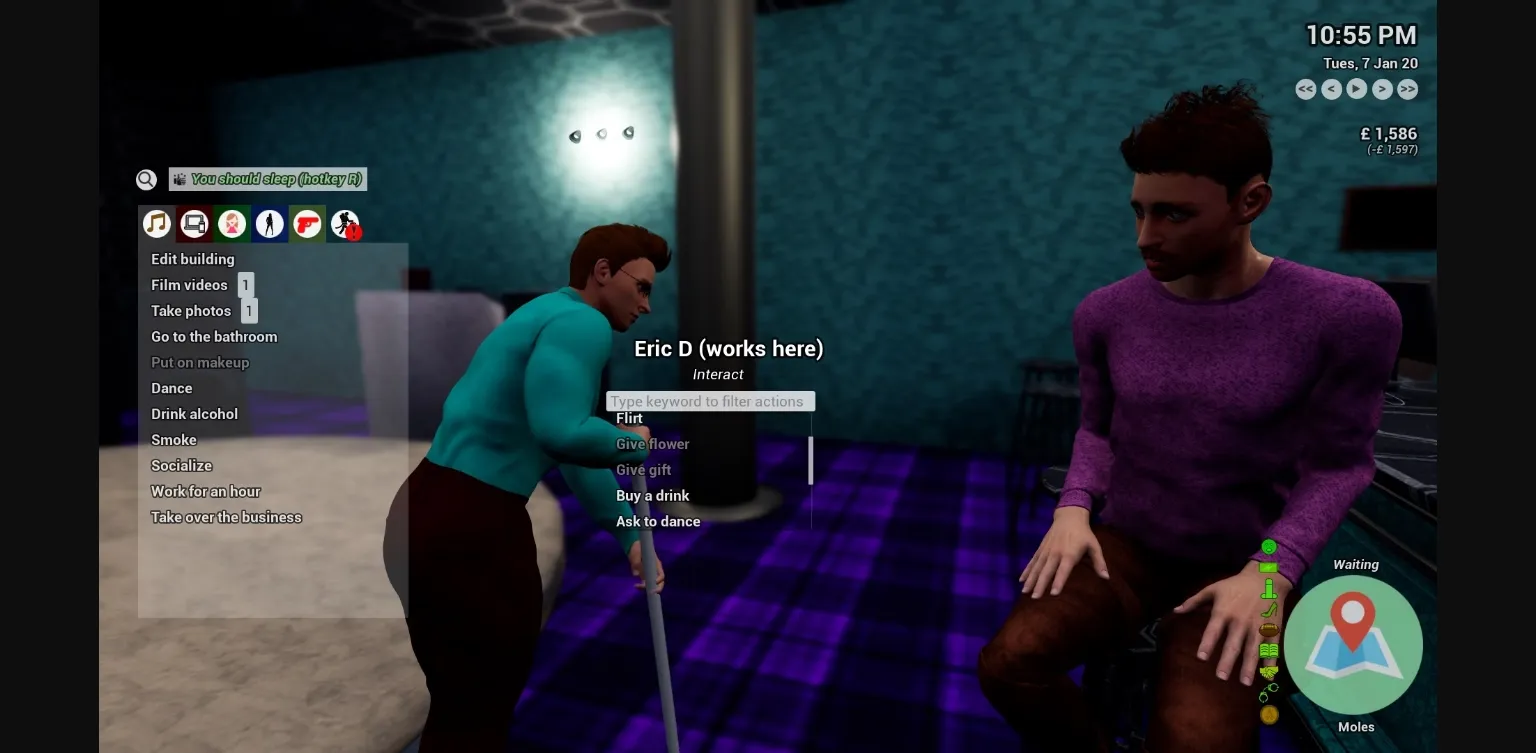The height and width of the screenshot is (753, 1536).
Task: Inspect the gold coin status icon
Action: tap(1268, 711)
